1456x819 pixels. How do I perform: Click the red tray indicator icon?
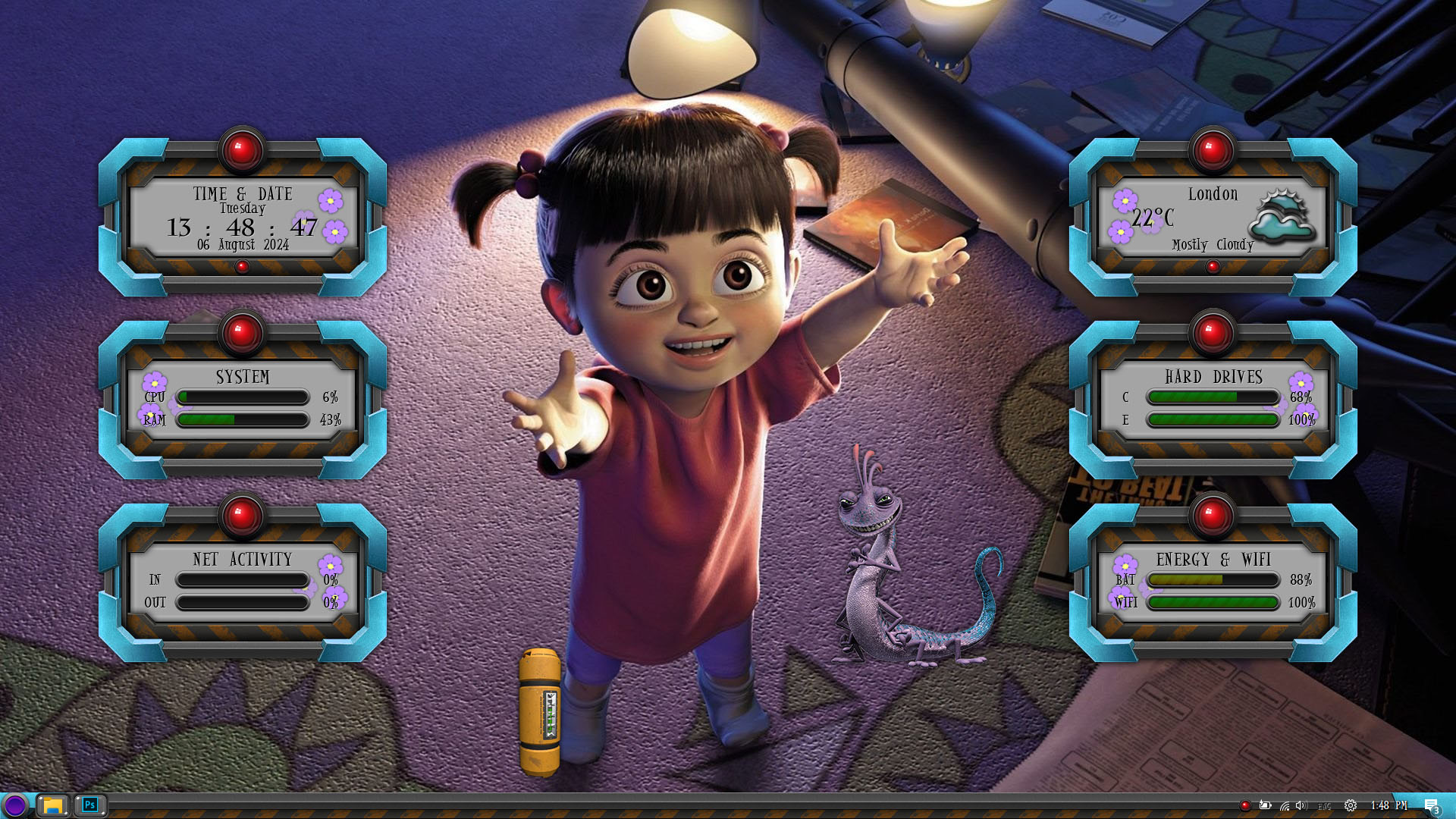[x=1244, y=806]
